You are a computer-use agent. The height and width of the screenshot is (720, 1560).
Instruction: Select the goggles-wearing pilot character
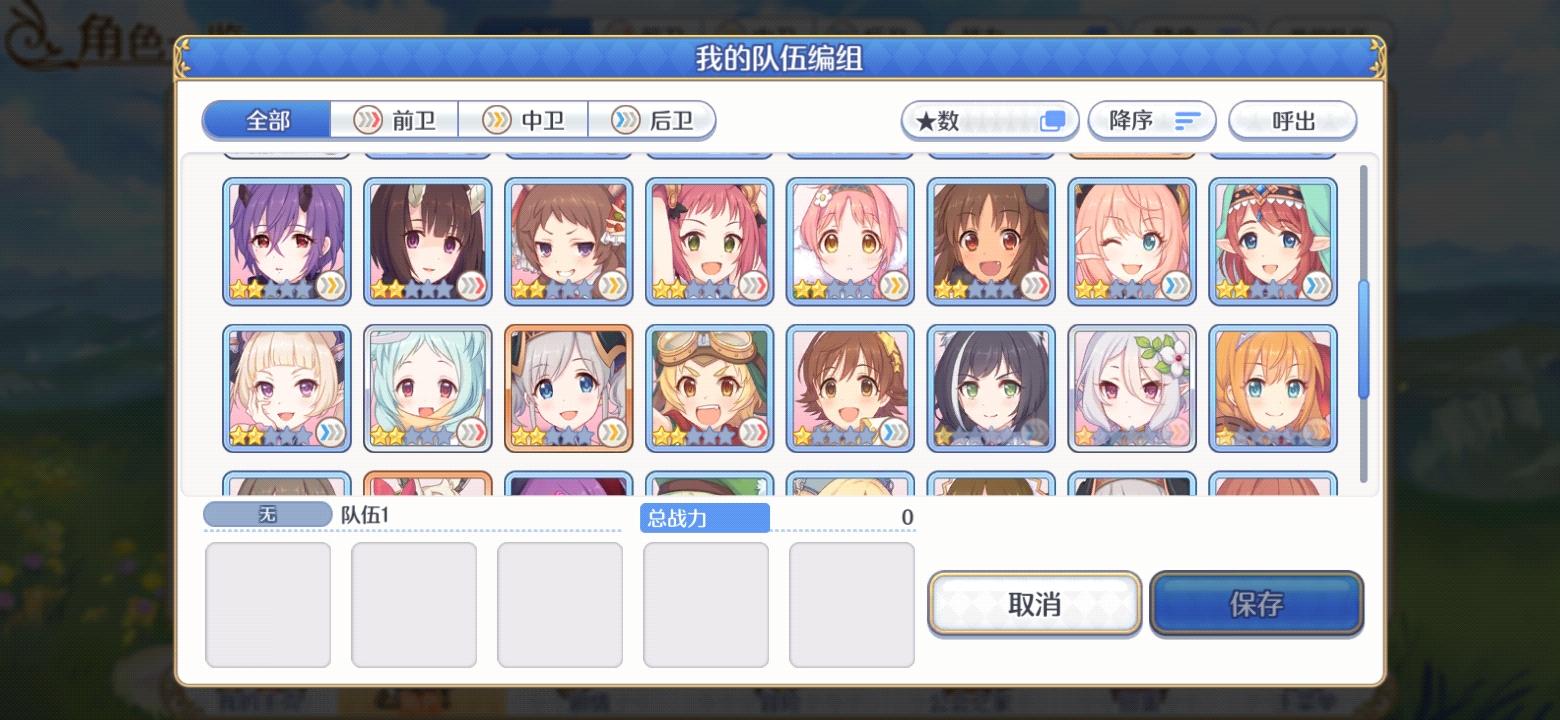click(x=710, y=388)
